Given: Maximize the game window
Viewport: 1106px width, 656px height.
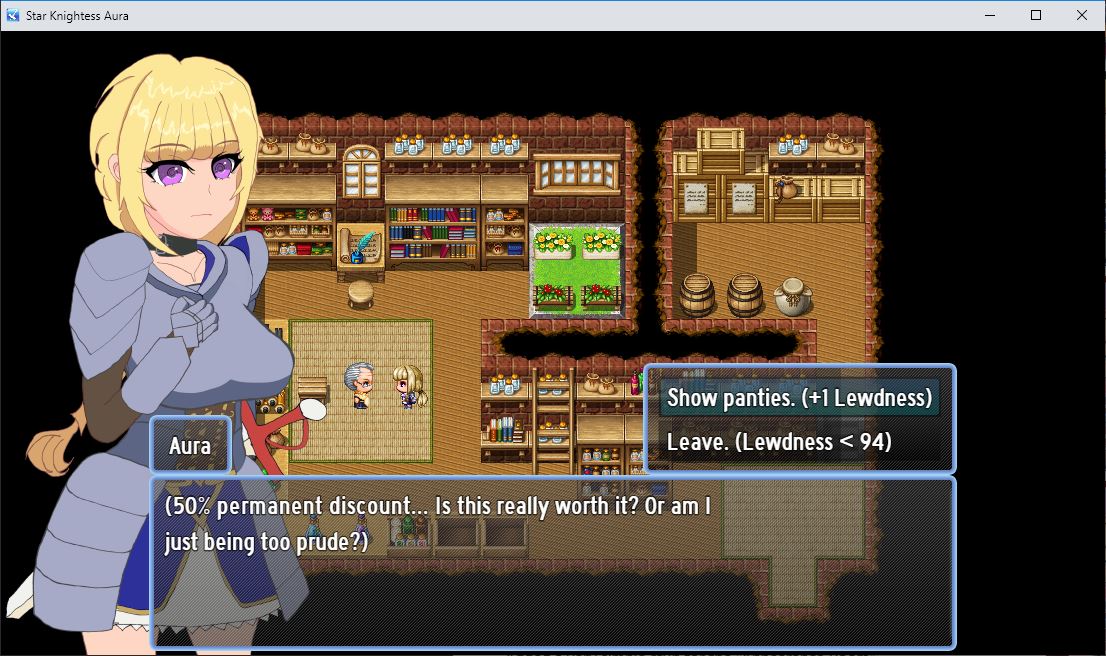Looking at the screenshot, I should coord(1036,15).
